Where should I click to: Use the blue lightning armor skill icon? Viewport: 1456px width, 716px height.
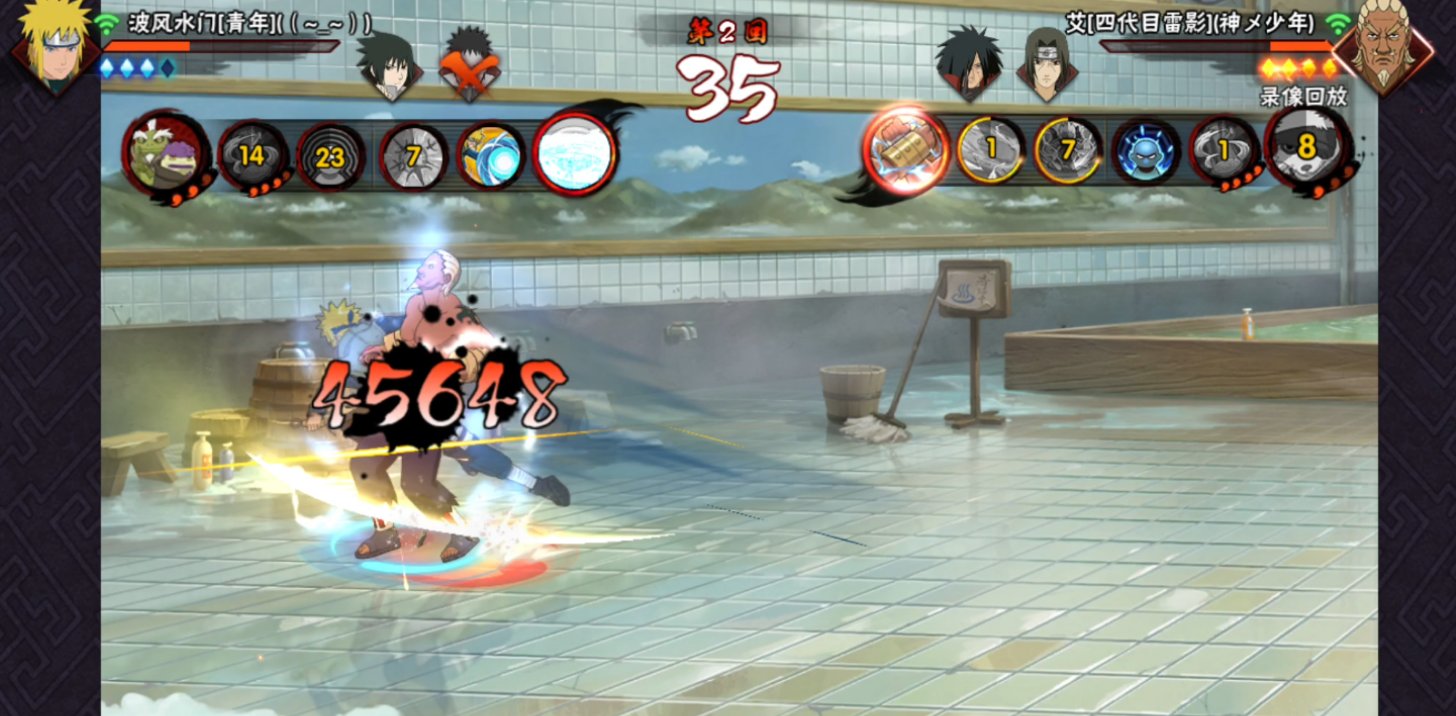click(1146, 153)
